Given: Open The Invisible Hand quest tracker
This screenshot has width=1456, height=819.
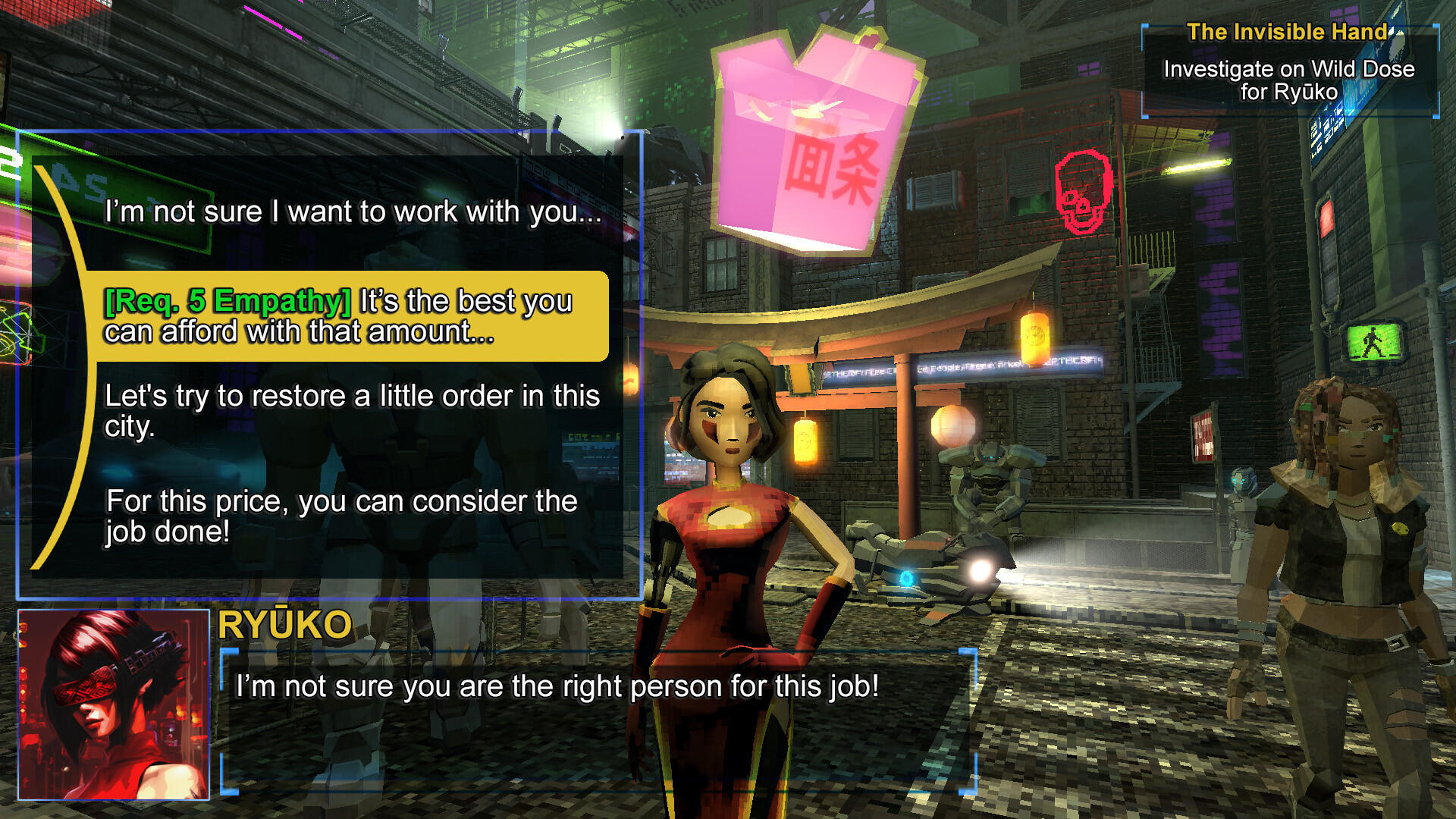Looking at the screenshot, I should (x=1289, y=70).
